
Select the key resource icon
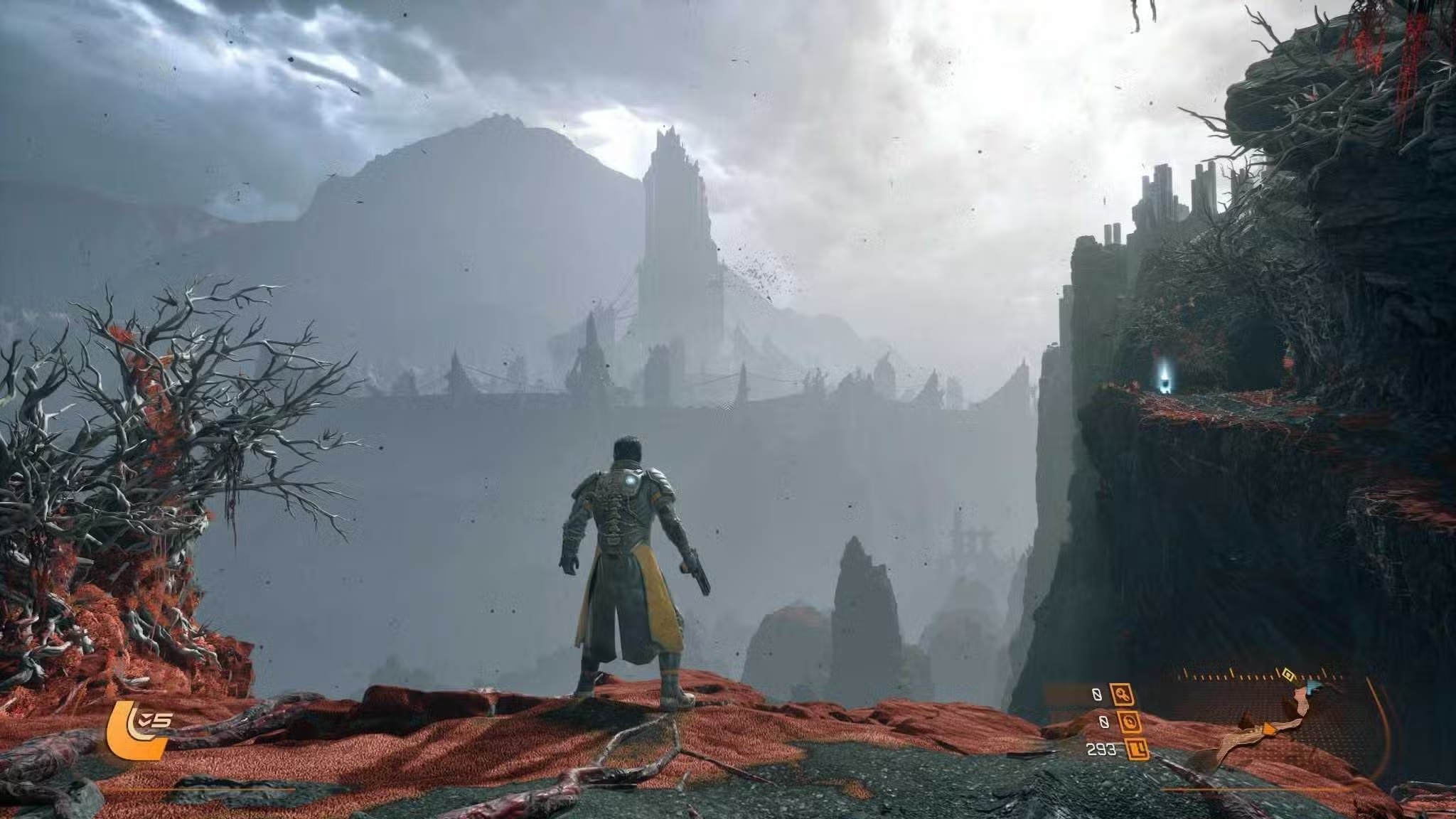[x=1123, y=695]
